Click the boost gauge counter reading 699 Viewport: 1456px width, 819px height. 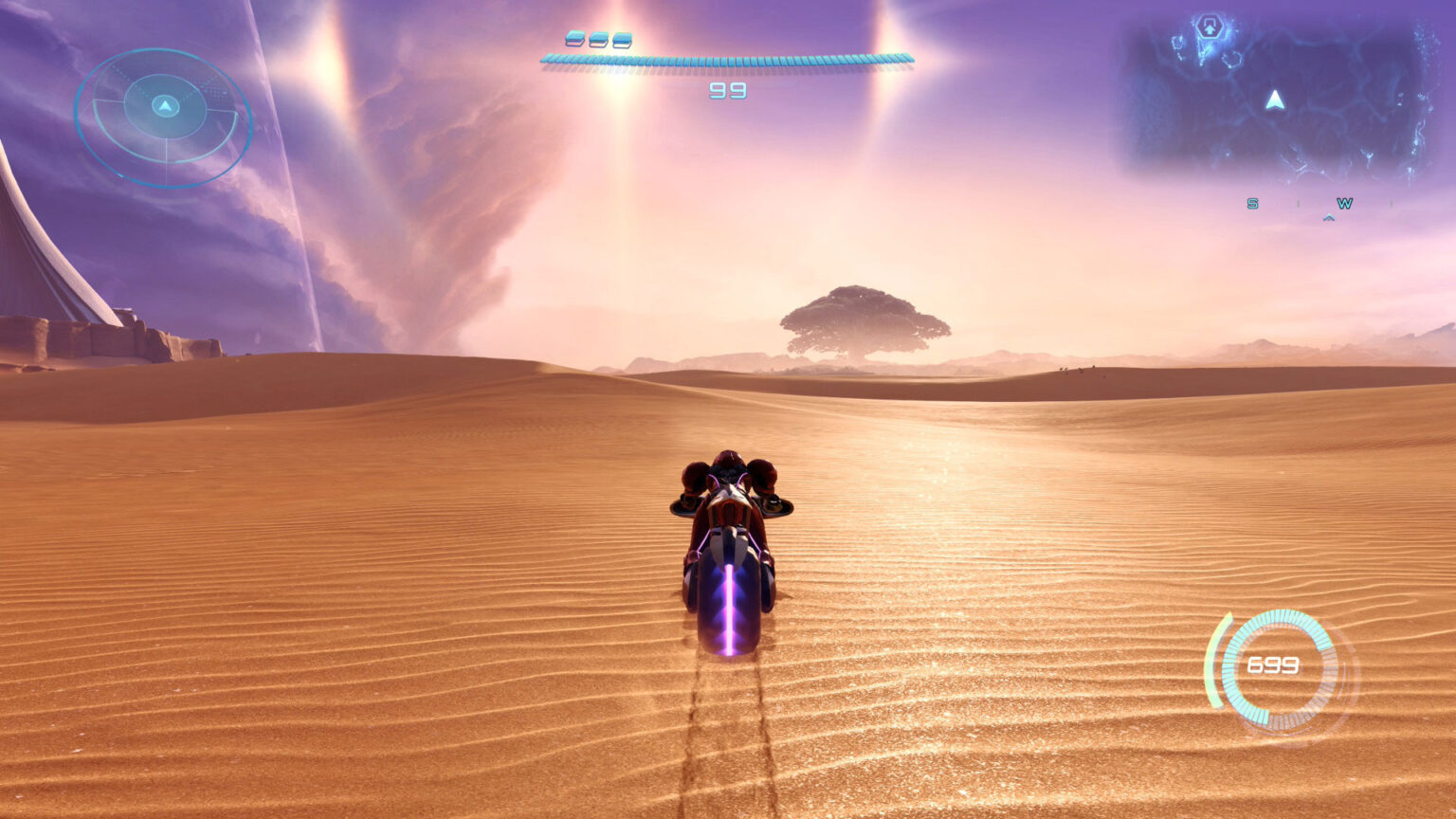(x=1273, y=665)
